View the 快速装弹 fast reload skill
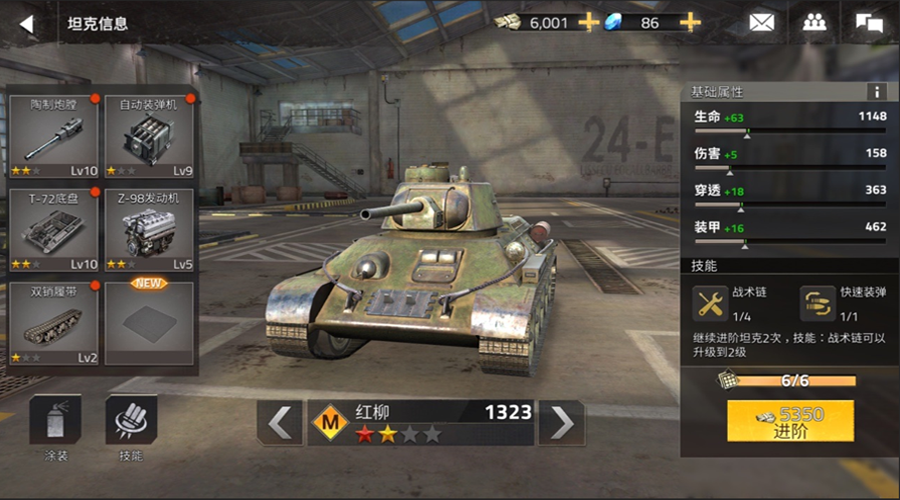Screen dimensions: 900x500 click(817, 303)
